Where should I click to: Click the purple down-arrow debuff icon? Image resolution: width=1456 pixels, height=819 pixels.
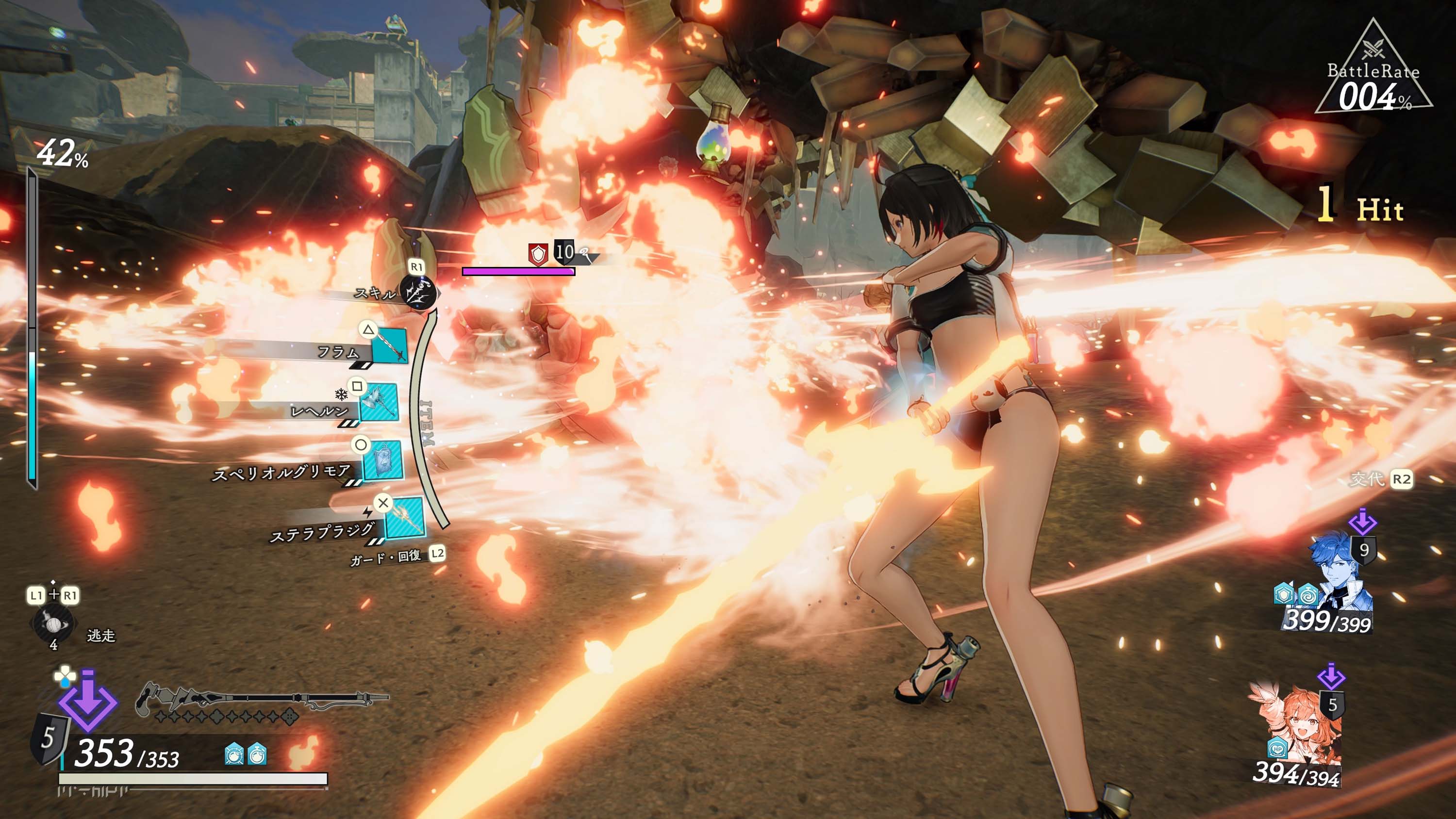click(x=88, y=701)
